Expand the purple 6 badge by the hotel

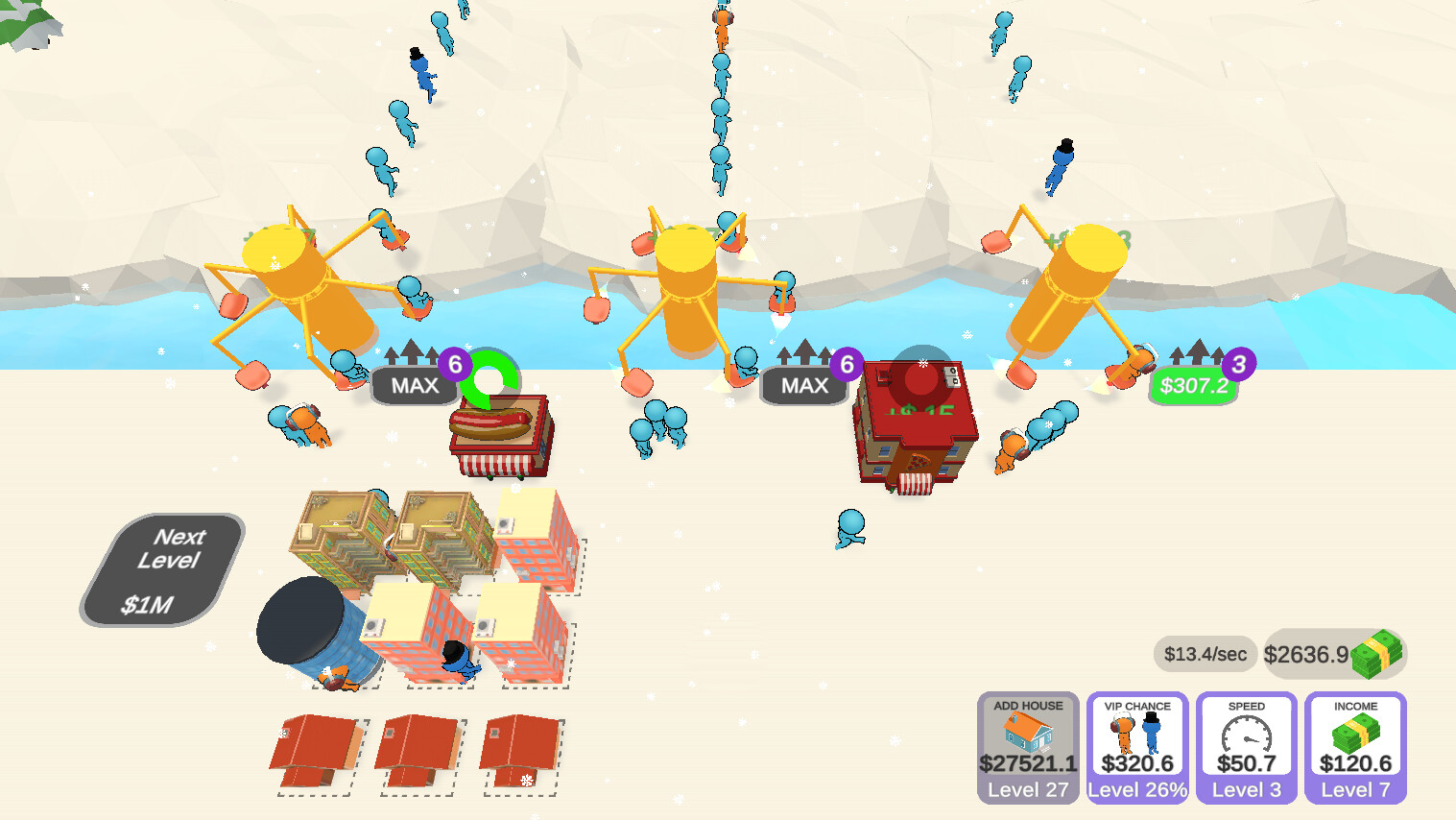(x=845, y=362)
